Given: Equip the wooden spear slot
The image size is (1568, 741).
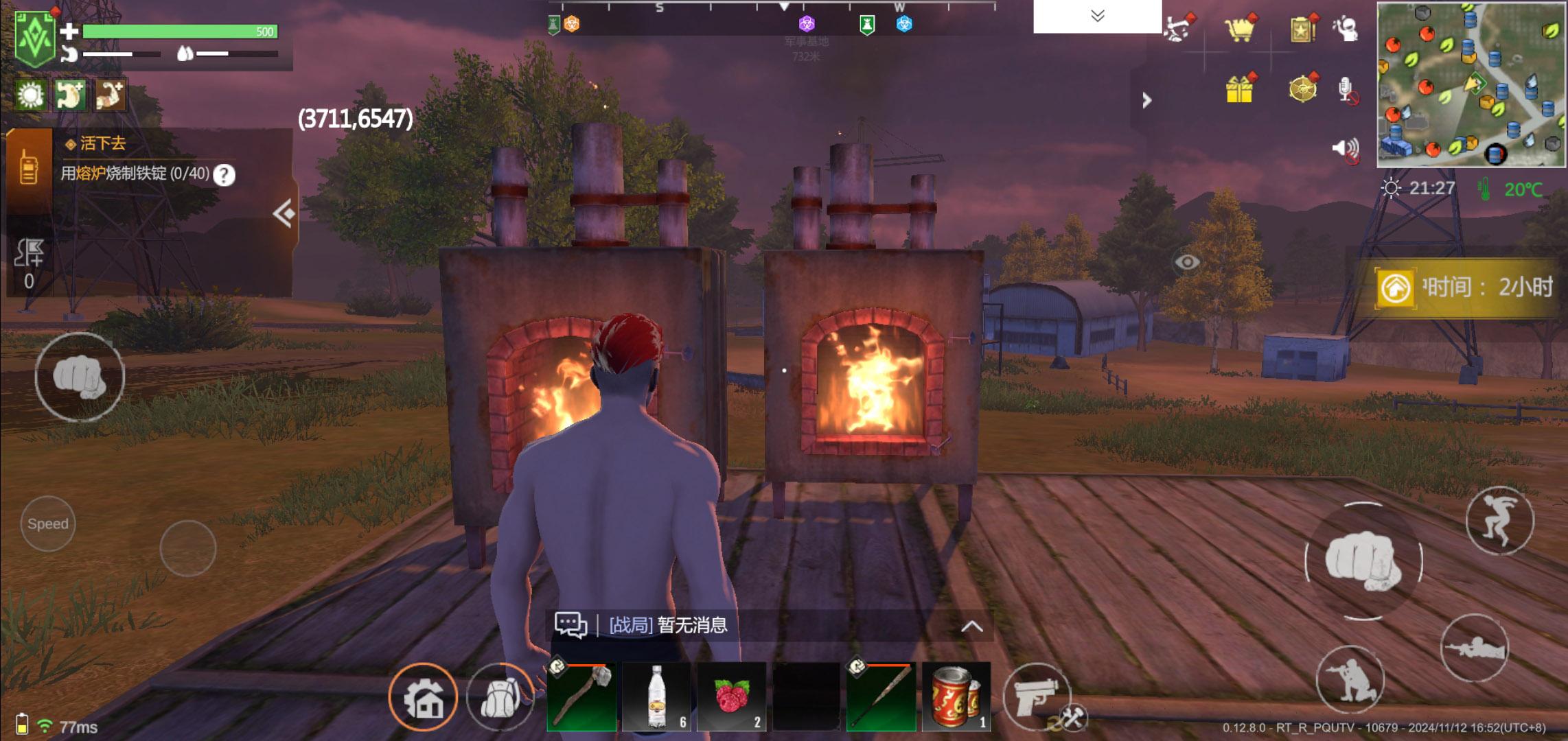Looking at the screenshot, I should click(881, 696).
